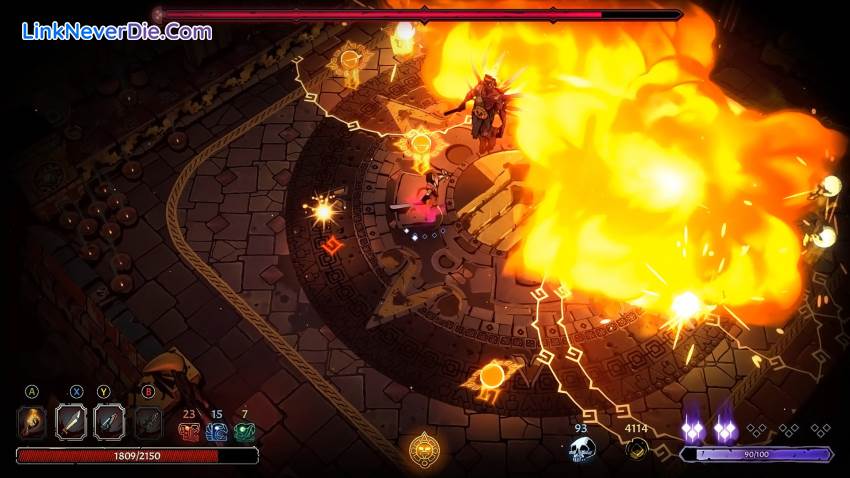Select the dagger weapon slot
Screen dimensions: 850x478
coord(109,422)
